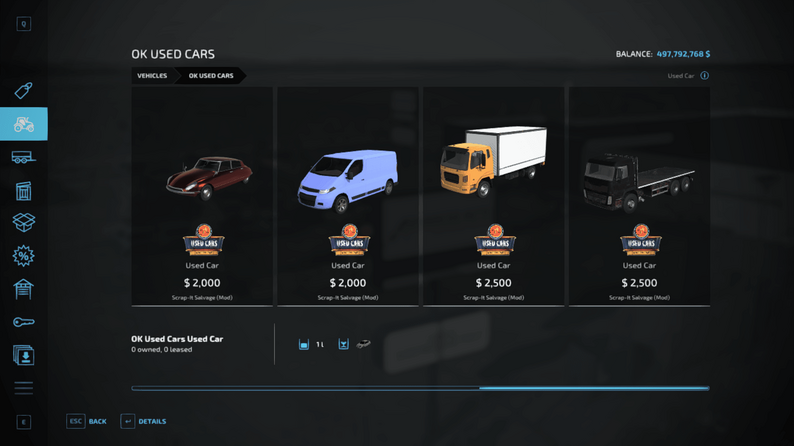The width and height of the screenshot is (794, 446).
Task: Go to the Vehicles breadcrumb
Action: tap(152, 76)
